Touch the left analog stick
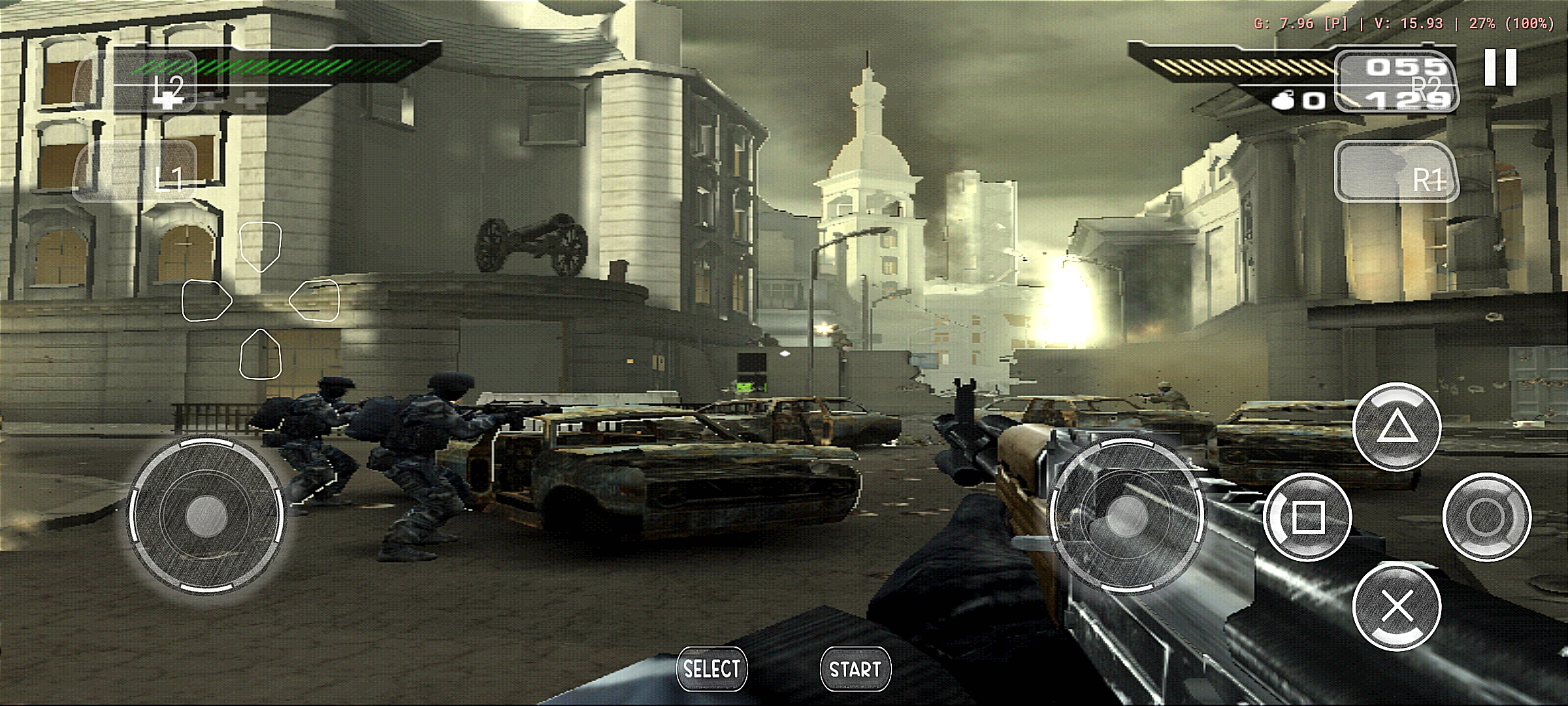The width and height of the screenshot is (1568, 706). coord(206,516)
